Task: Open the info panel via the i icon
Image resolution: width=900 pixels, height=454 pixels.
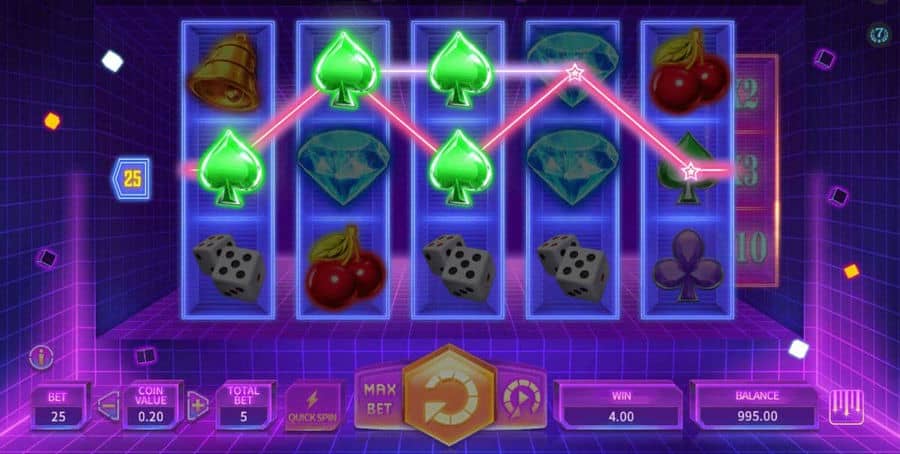Action: tap(42, 356)
